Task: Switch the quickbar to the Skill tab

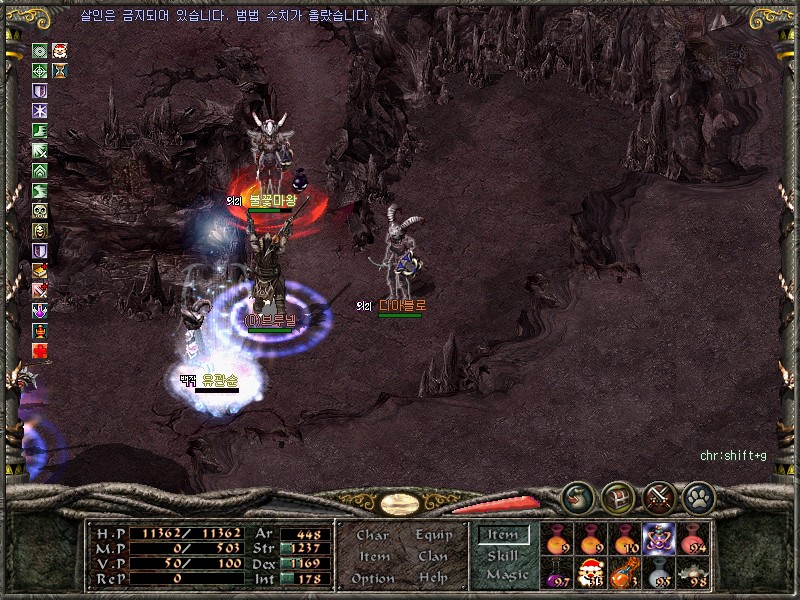Action: (503, 556)
